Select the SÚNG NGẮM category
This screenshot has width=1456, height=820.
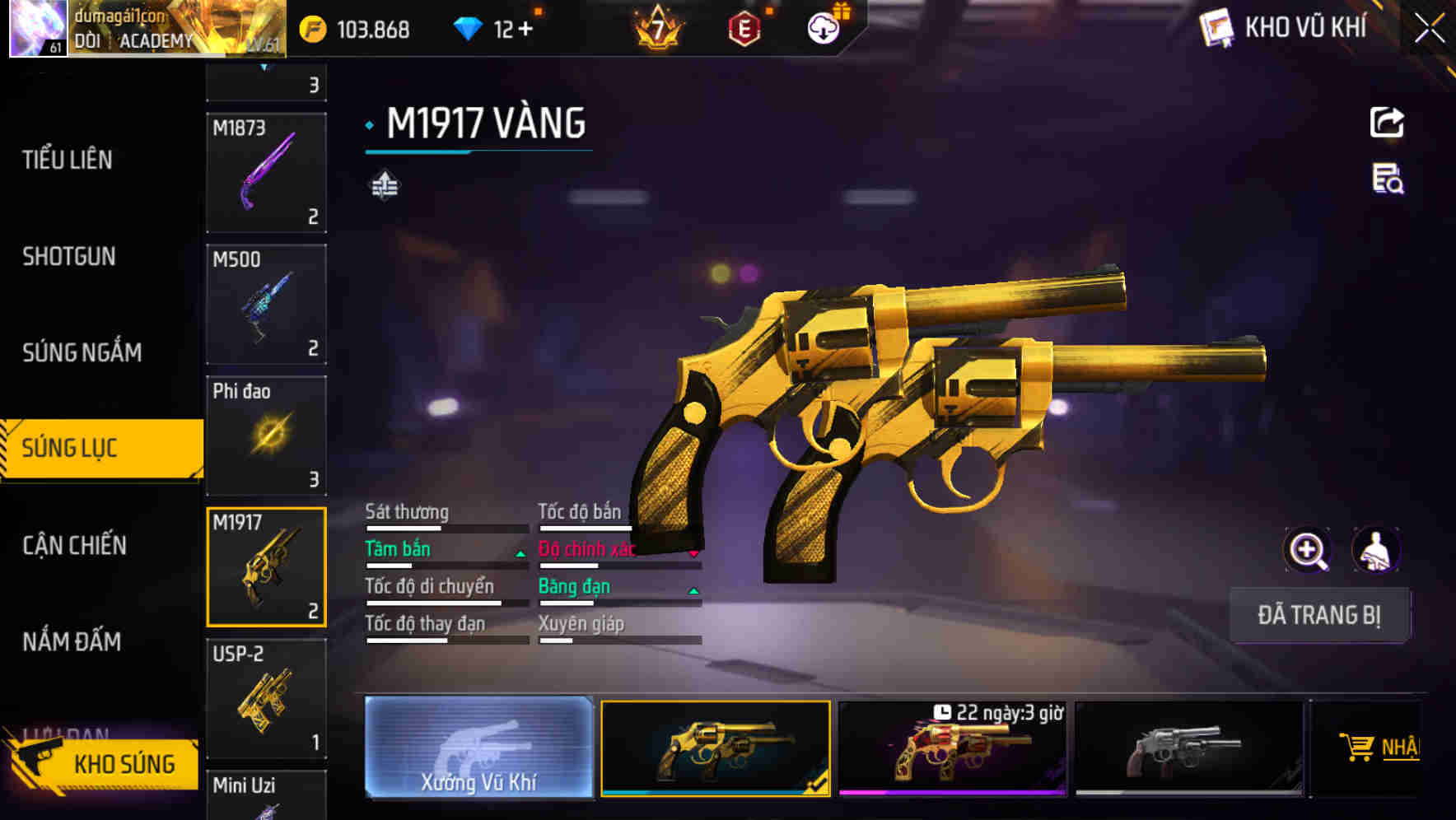coord(82,352)
